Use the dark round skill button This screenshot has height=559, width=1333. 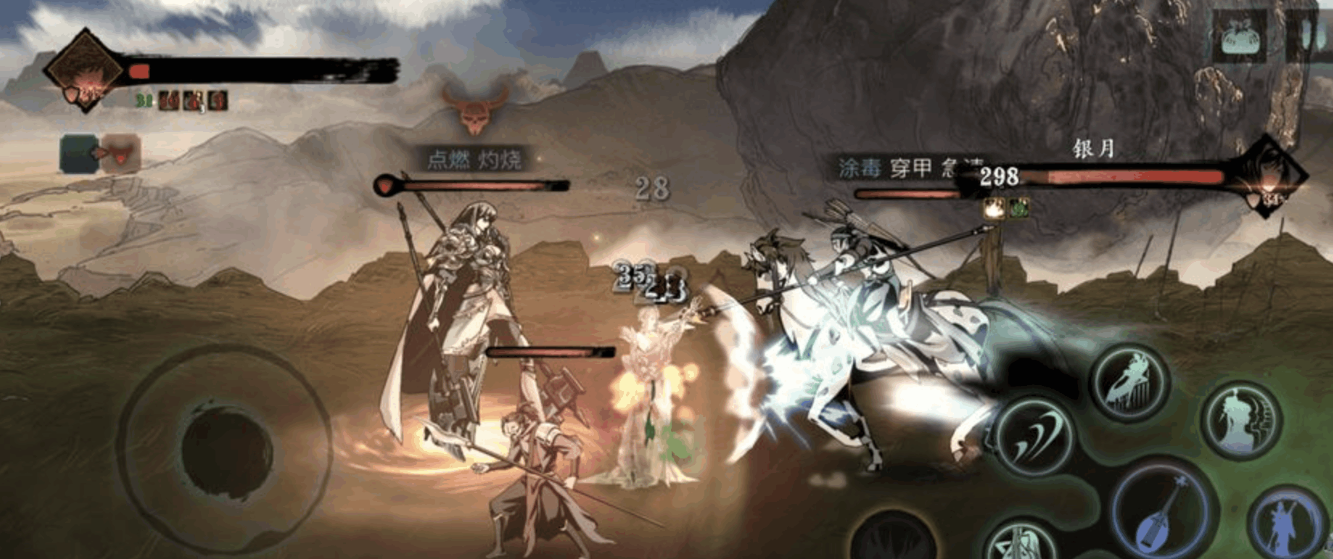coord(893,537)
